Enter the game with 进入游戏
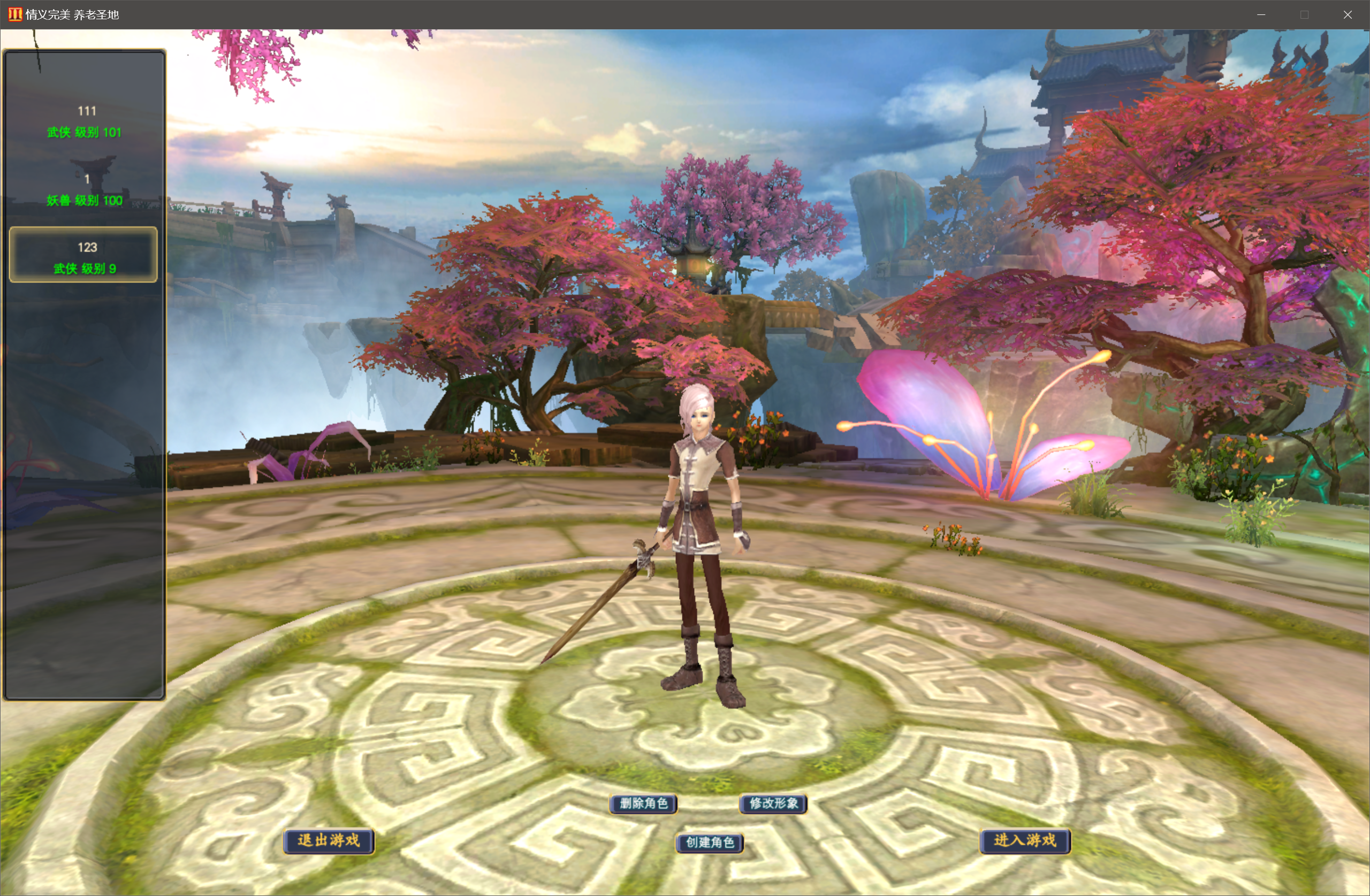 (x=1025, y=841)
